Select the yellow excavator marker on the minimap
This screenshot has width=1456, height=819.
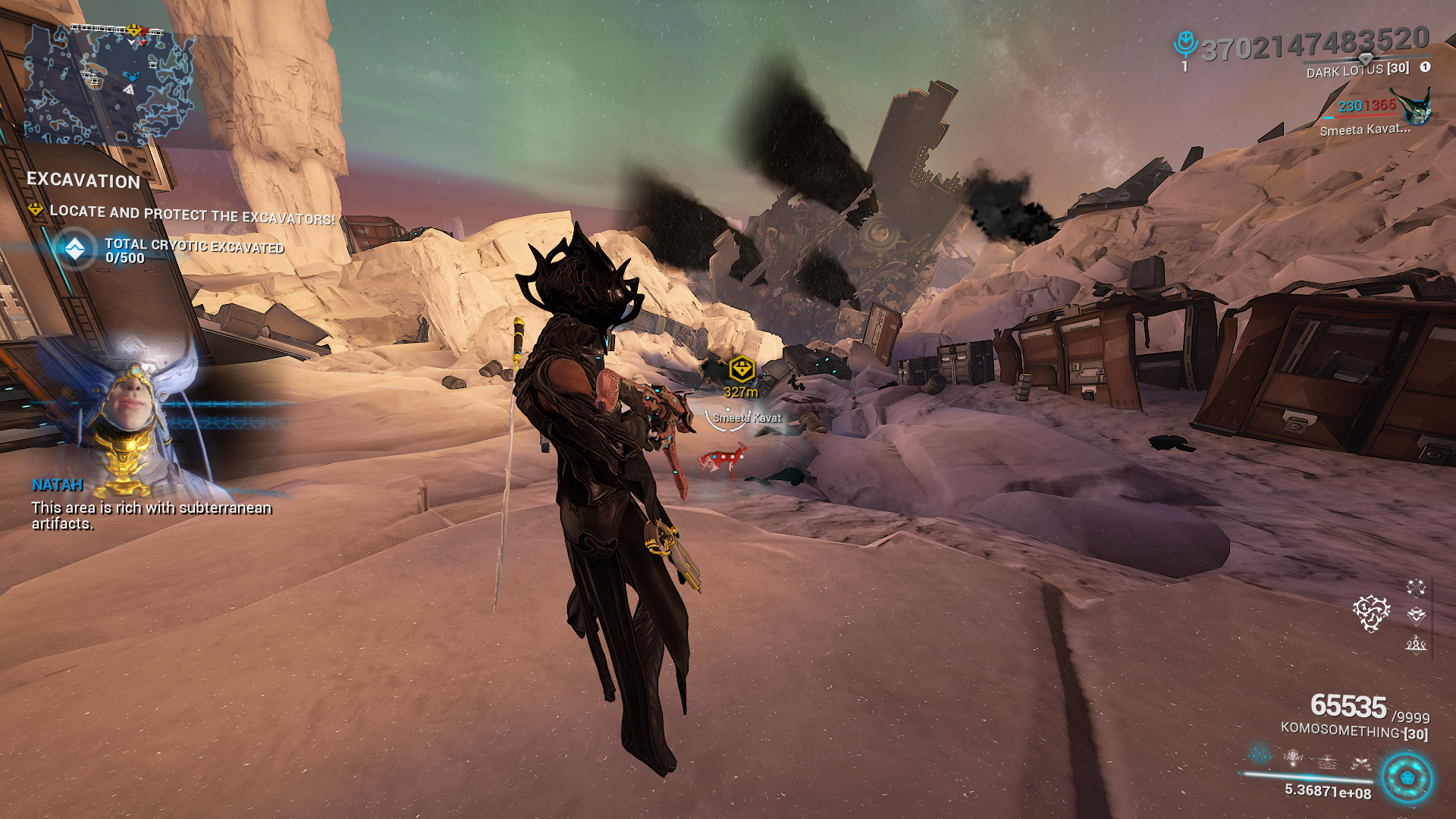pos(134,30)
